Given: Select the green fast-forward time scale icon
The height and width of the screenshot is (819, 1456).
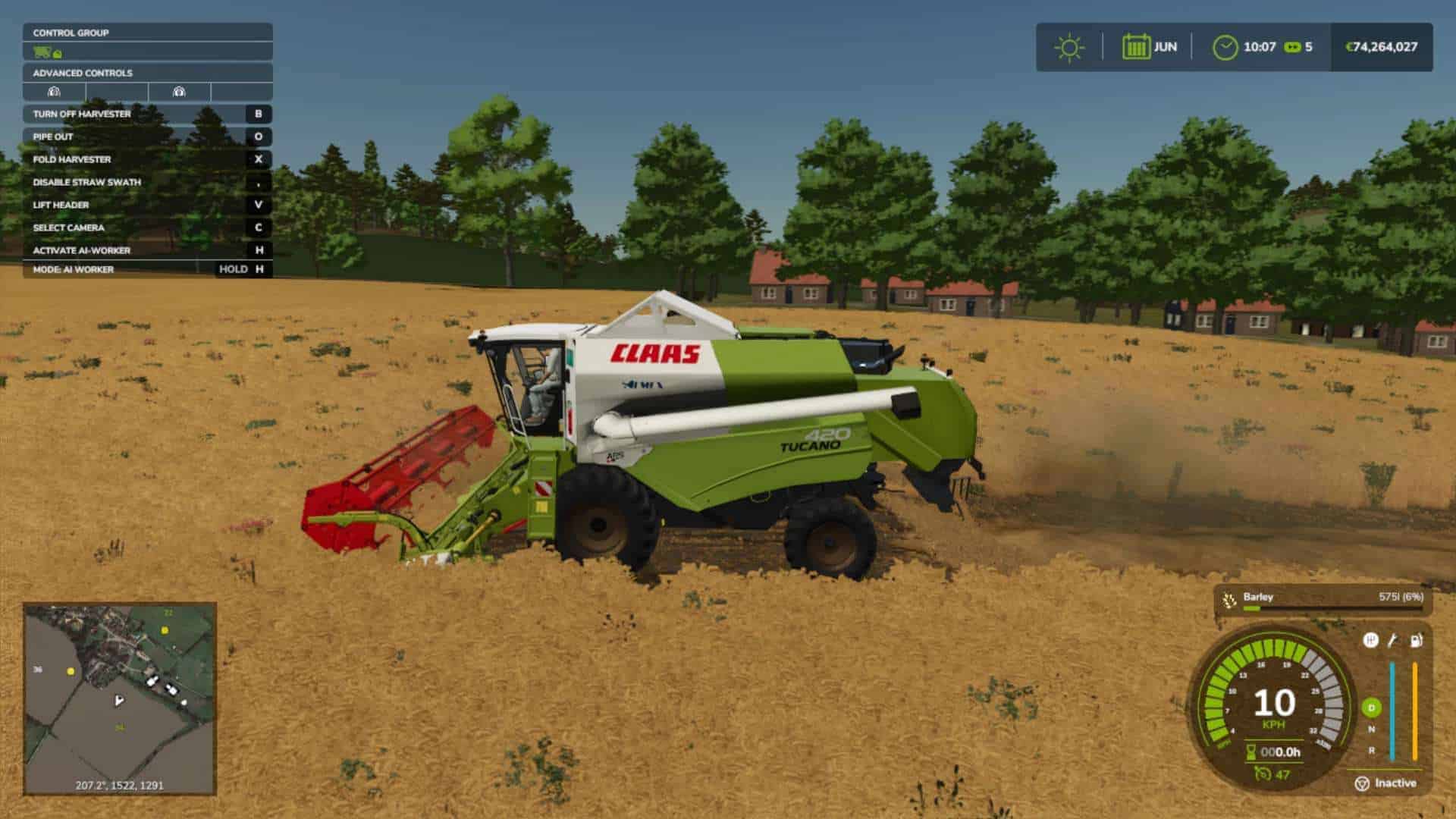Looking at the screenshot, I should coord(1292,47).
